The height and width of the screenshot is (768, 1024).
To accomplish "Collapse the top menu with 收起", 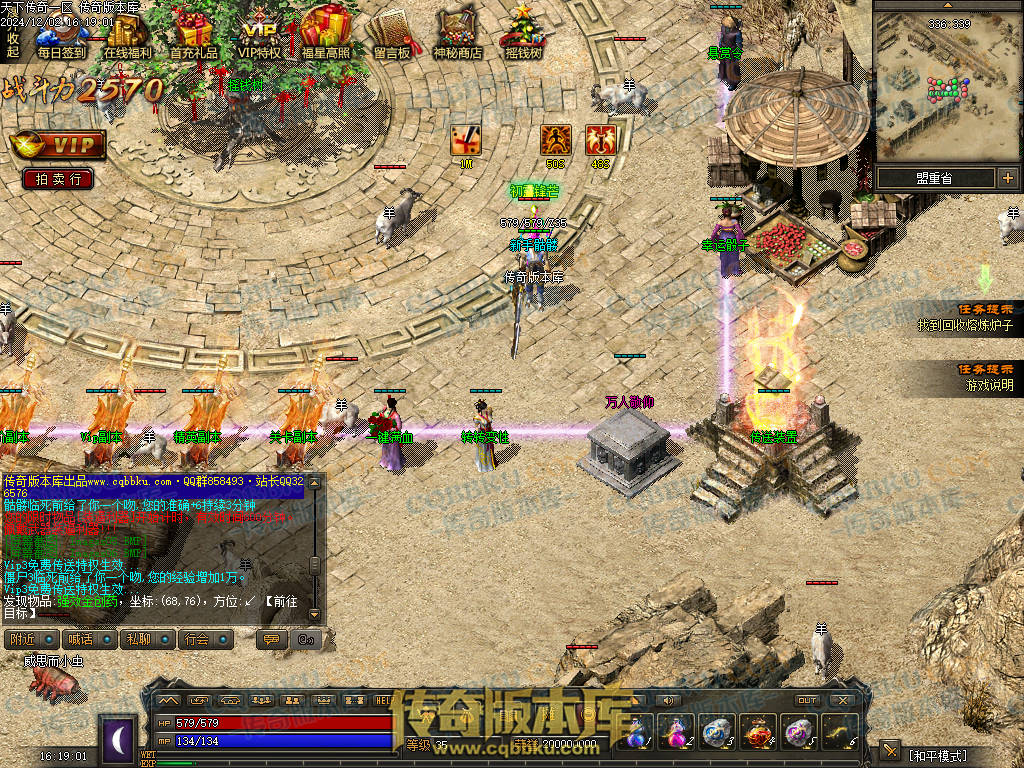I will (12, 44).
